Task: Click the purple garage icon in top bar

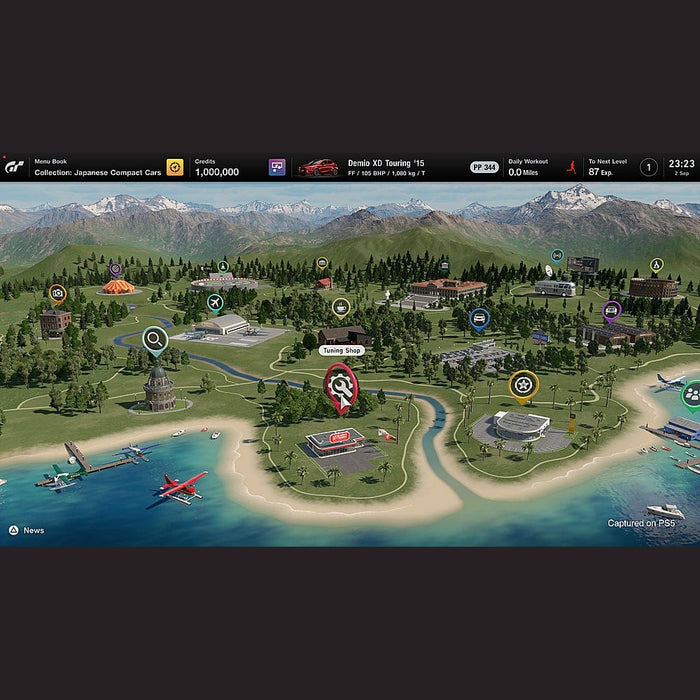Action: [277, 167]
